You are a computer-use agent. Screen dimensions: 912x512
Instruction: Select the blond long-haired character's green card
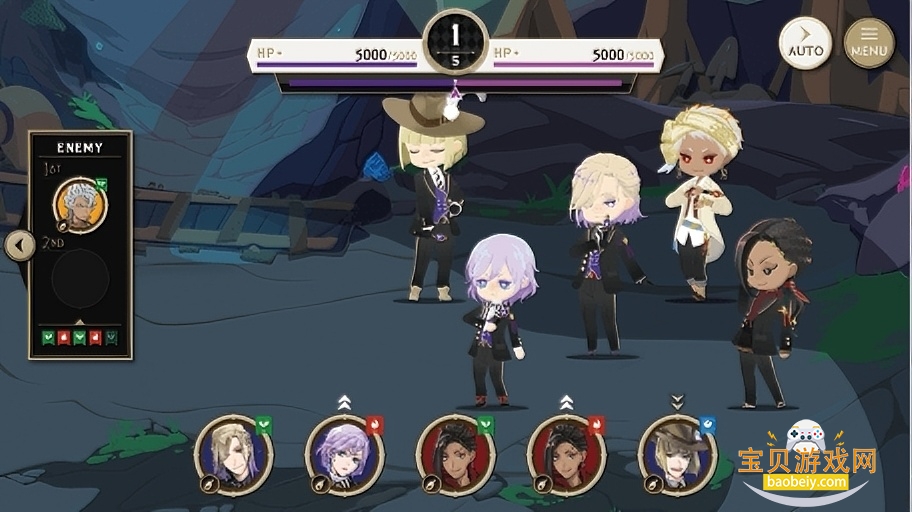tap(233, 454)
